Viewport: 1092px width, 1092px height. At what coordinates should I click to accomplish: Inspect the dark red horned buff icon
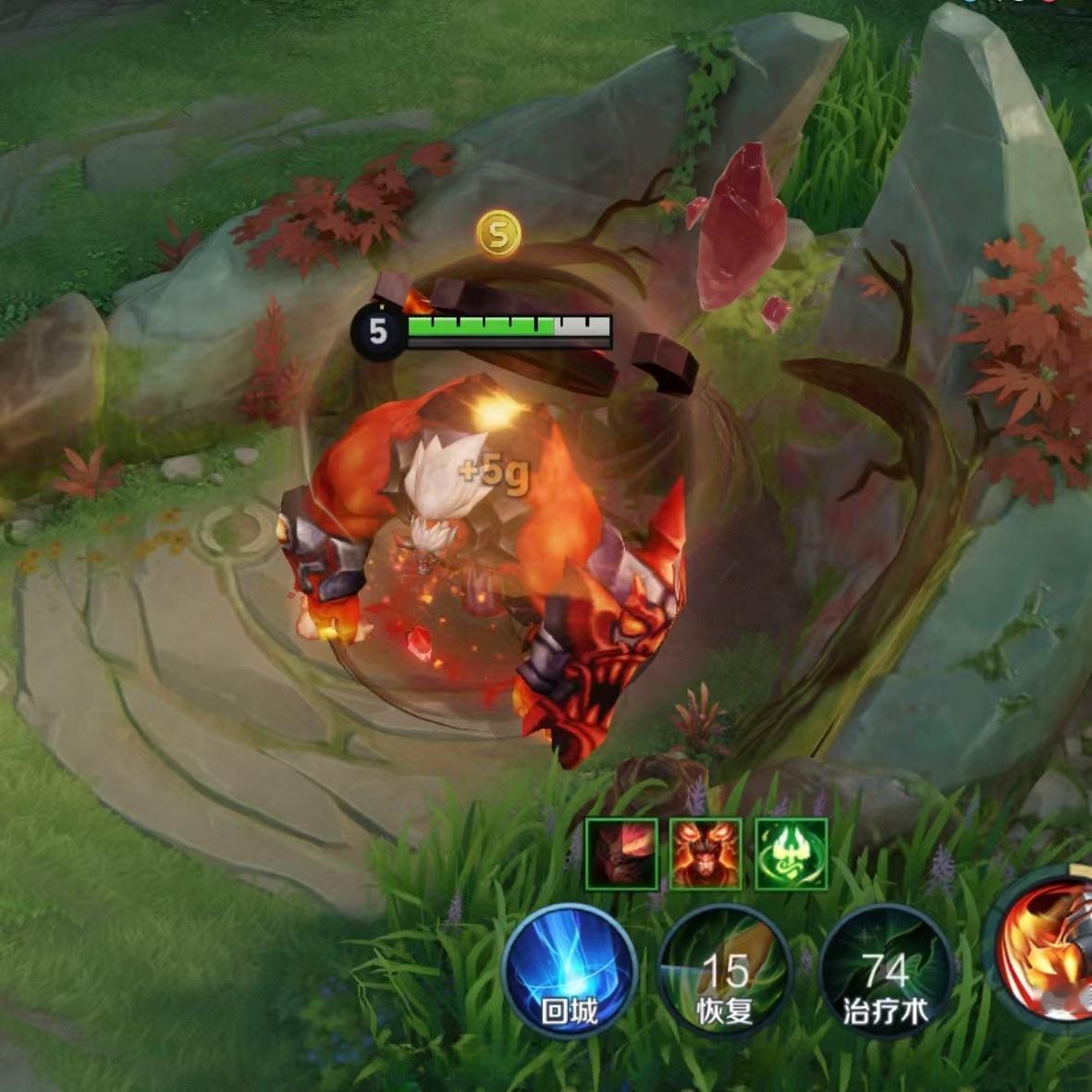621,854
